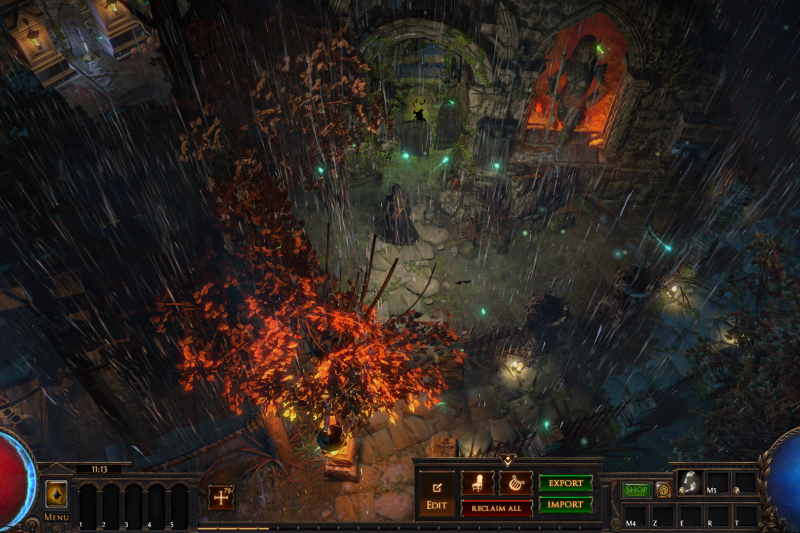Open the green Shop button
Image resolution: width=800 pixels, height=533 pixels.
pos(636,490)
